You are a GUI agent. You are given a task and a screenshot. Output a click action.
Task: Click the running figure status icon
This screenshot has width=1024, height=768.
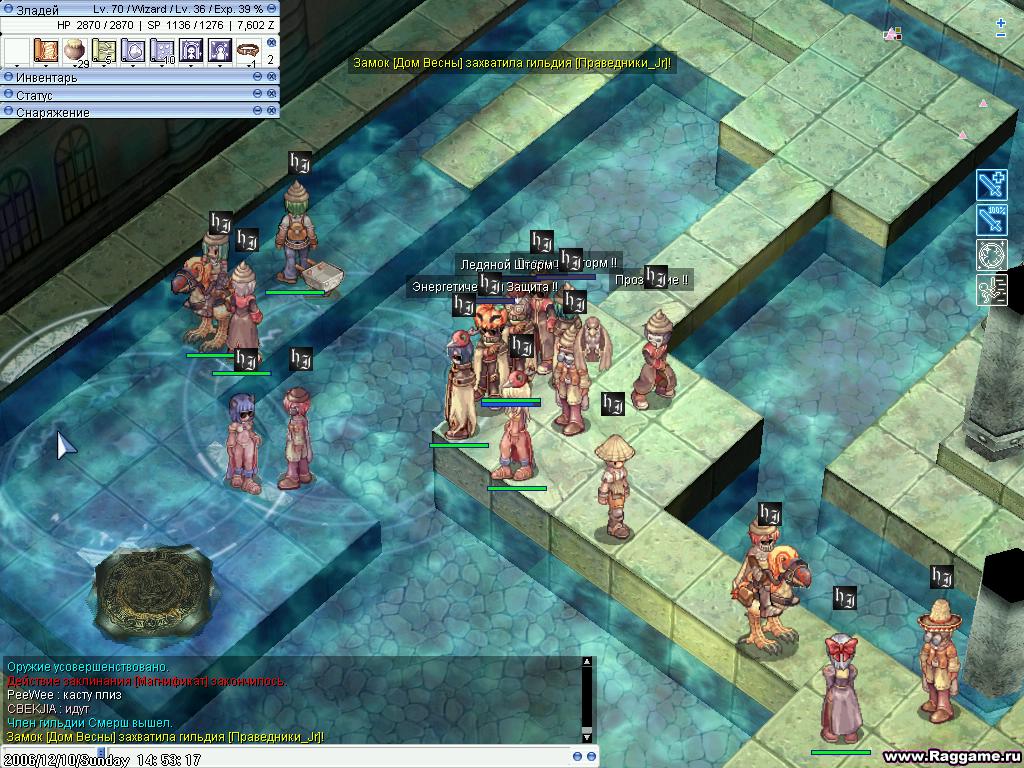[991, 290]
